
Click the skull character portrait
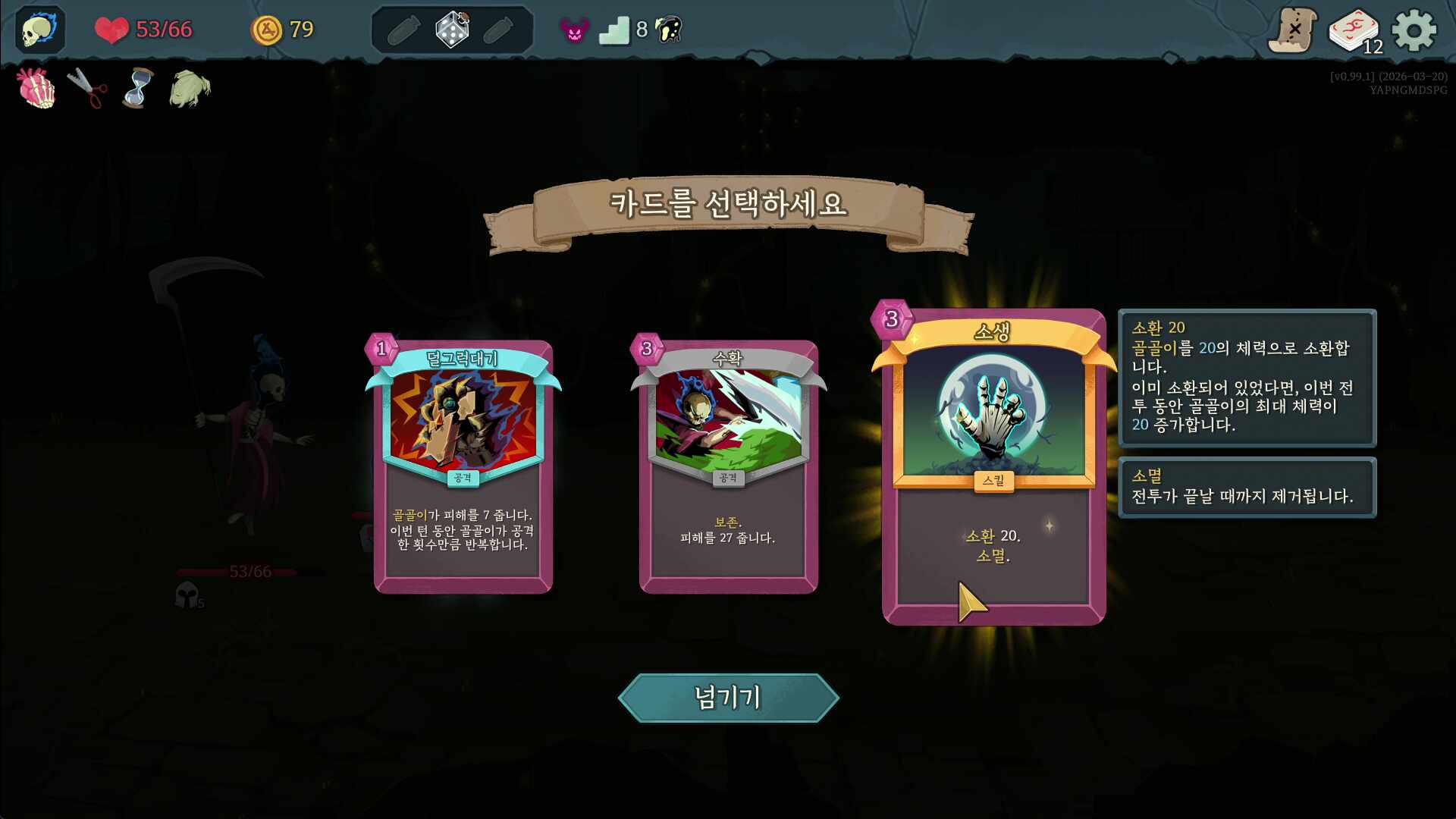tap(39, 30)
